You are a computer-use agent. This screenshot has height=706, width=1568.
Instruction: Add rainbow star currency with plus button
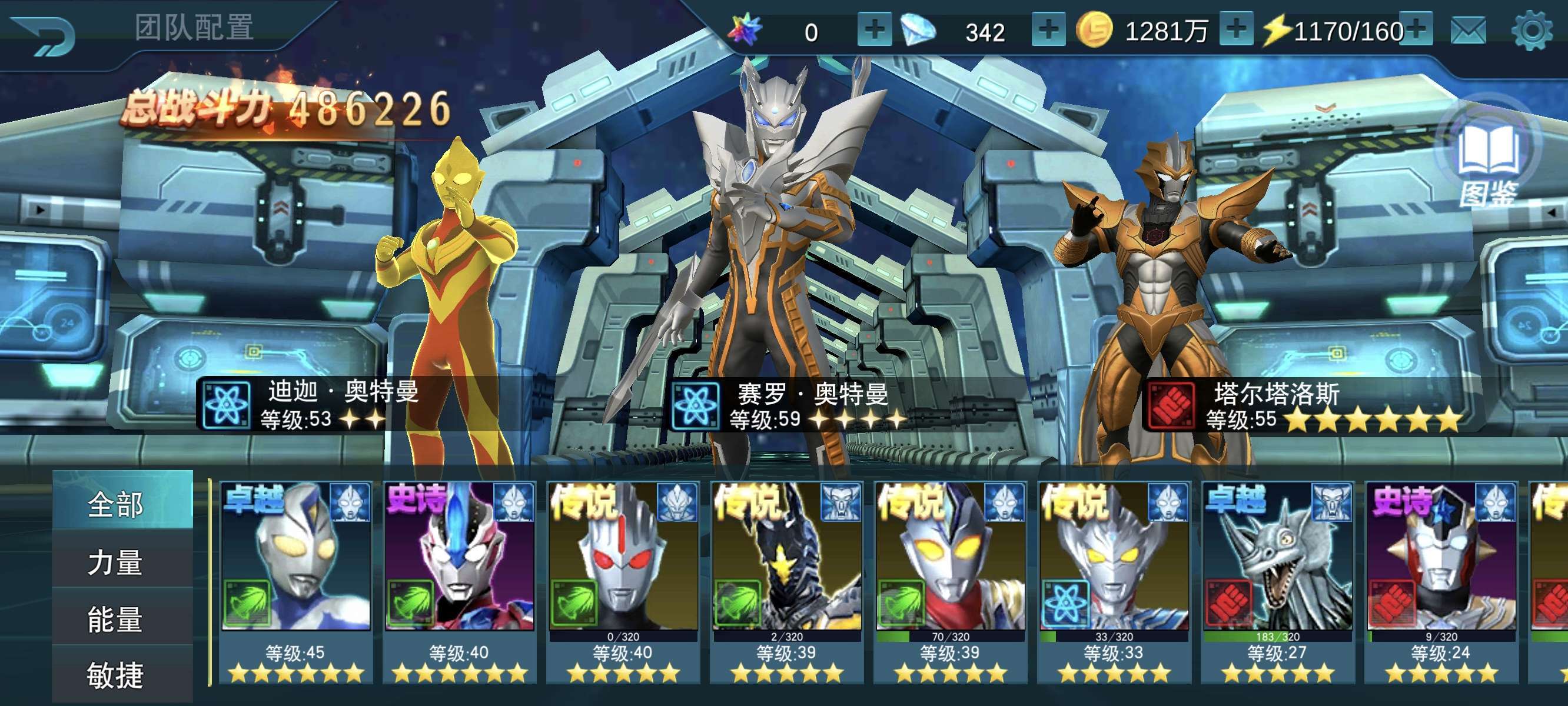pos(874,29)
